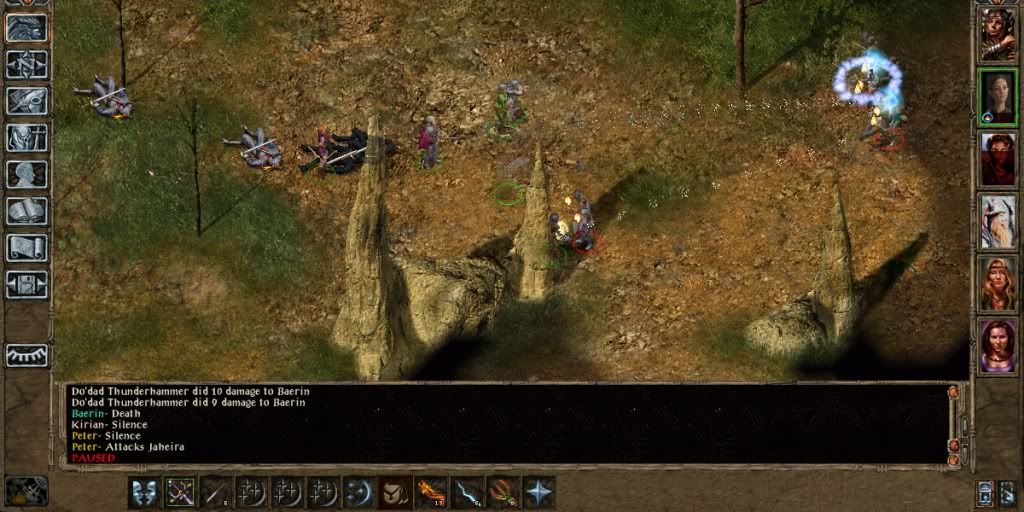Viewport: 1024px width, 512px height.
Task: Open special abilities with the star icon
Action: [539, 492]
